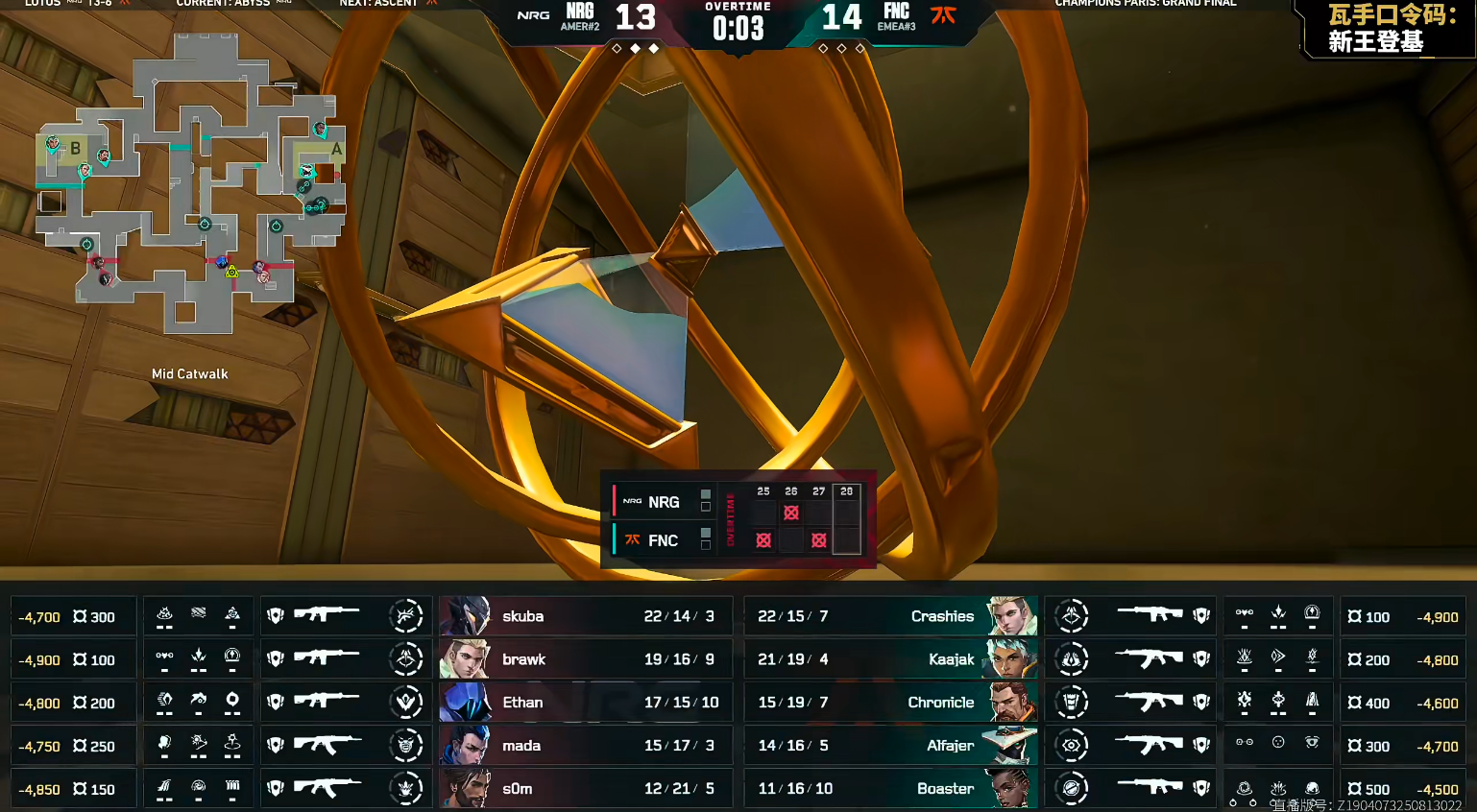
Task: Select Boaster's scoreboard row
Action: click(890, 788)
